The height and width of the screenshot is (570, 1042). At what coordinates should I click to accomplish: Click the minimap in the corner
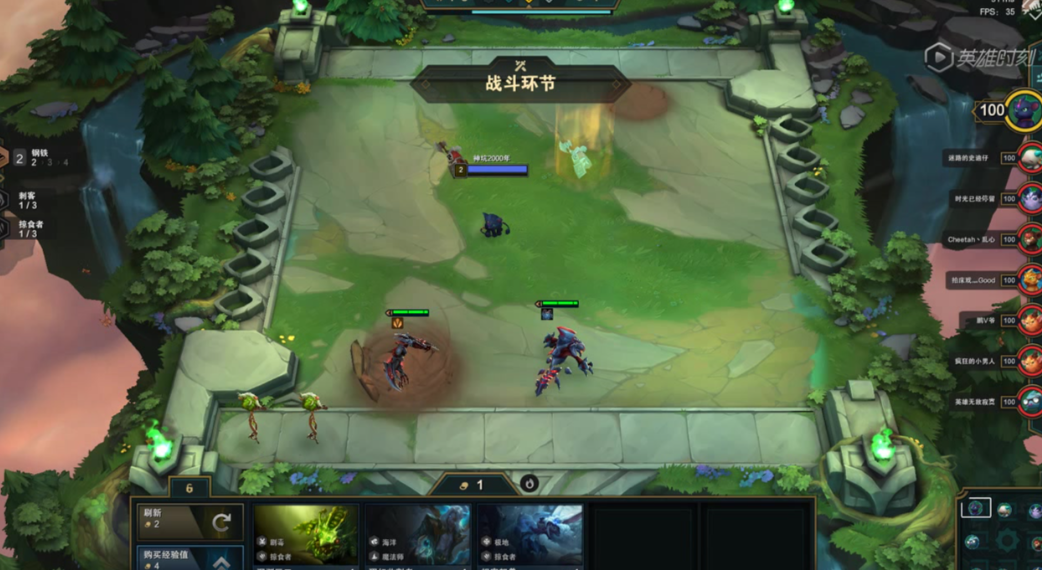click(1000, 530)
